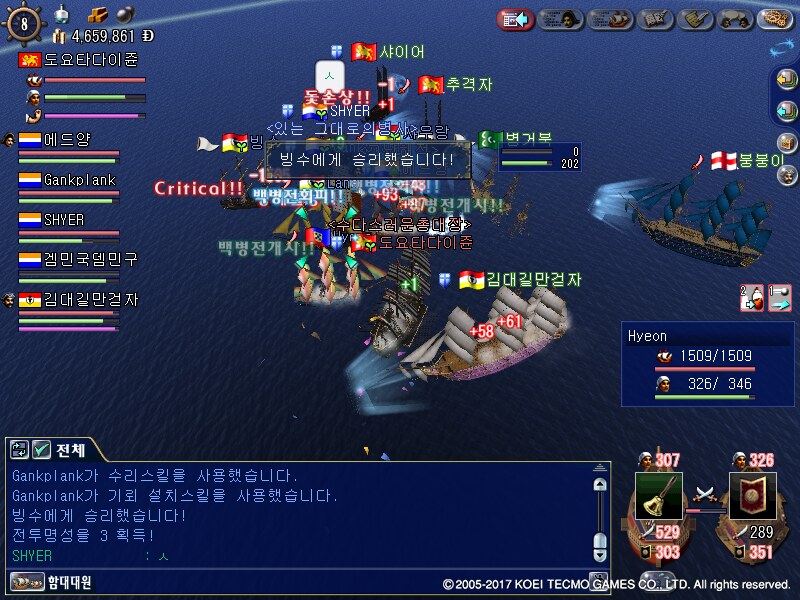Select SHYER in the fleet list
The width and height of the screenshot is (800, 600).
(x=62, y=220)
